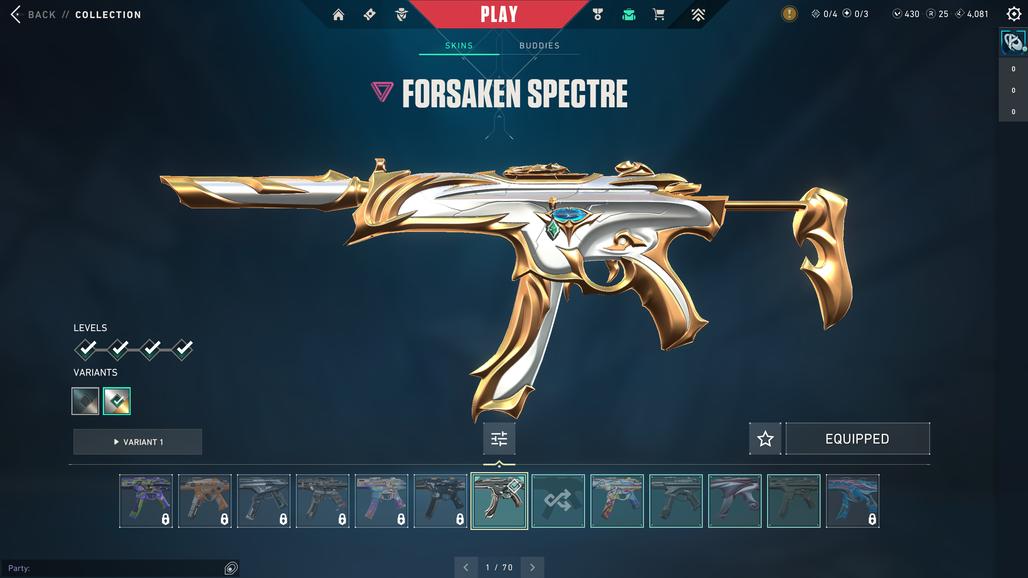The image size is (1028, 578).
Task: Open the yellow exclamation notification icon
Action: (789, 14)
